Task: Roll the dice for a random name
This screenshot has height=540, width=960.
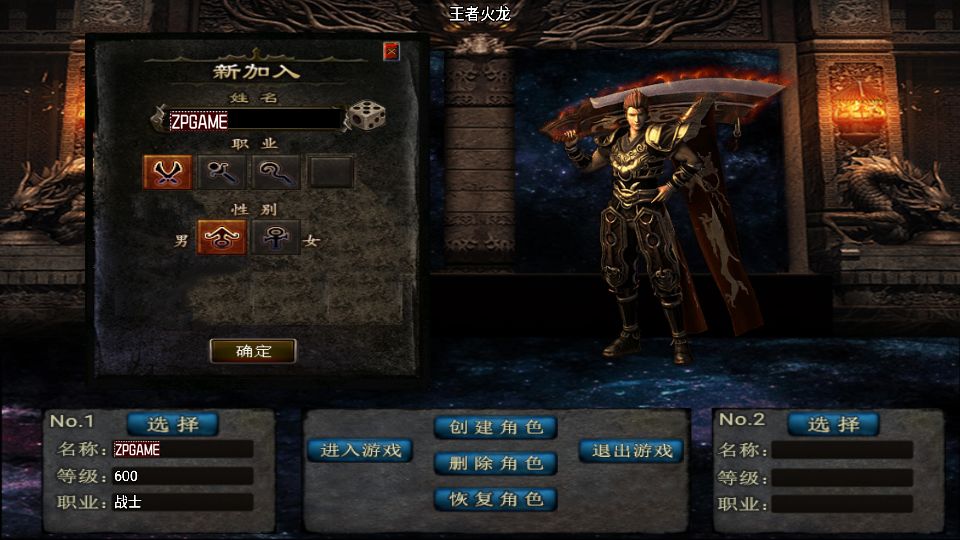Action: click(366, 117)
